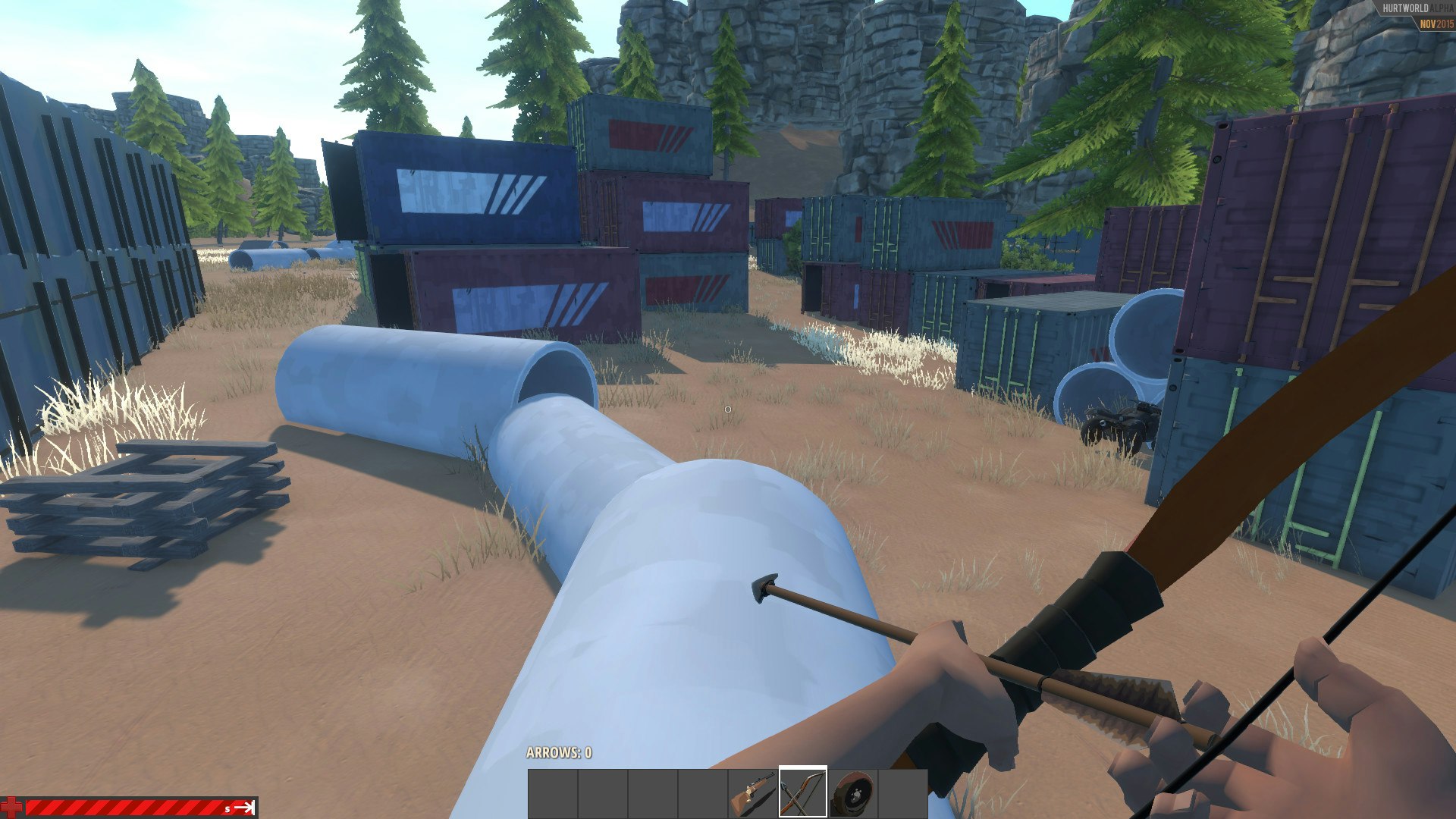This screenshot has height=819, width=1456.
Task: Click the red health cross icon
Action: coord(12,805)
